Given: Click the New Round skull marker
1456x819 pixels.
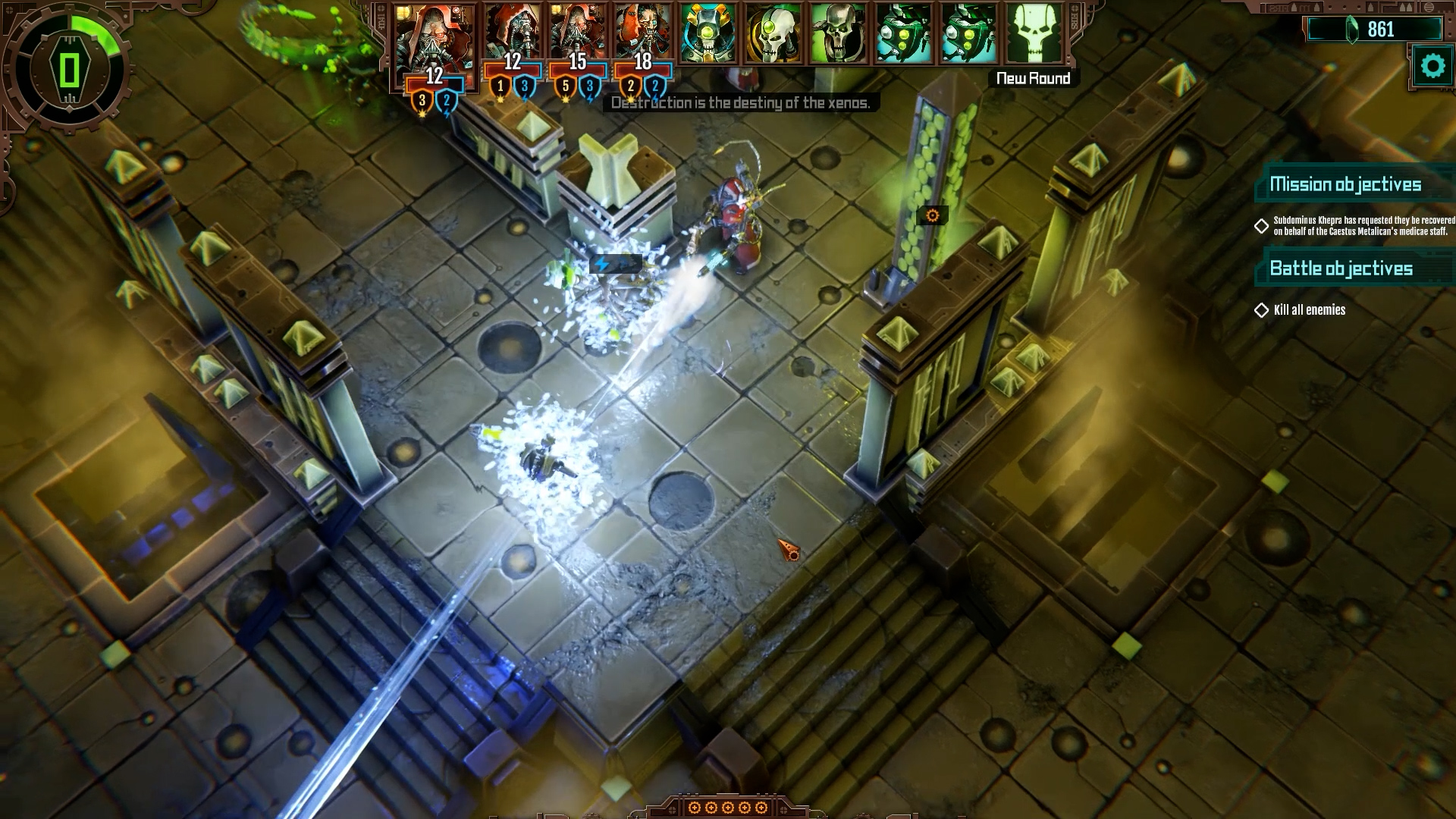Looking at the screenshot, I should (x=1034, y=35).
